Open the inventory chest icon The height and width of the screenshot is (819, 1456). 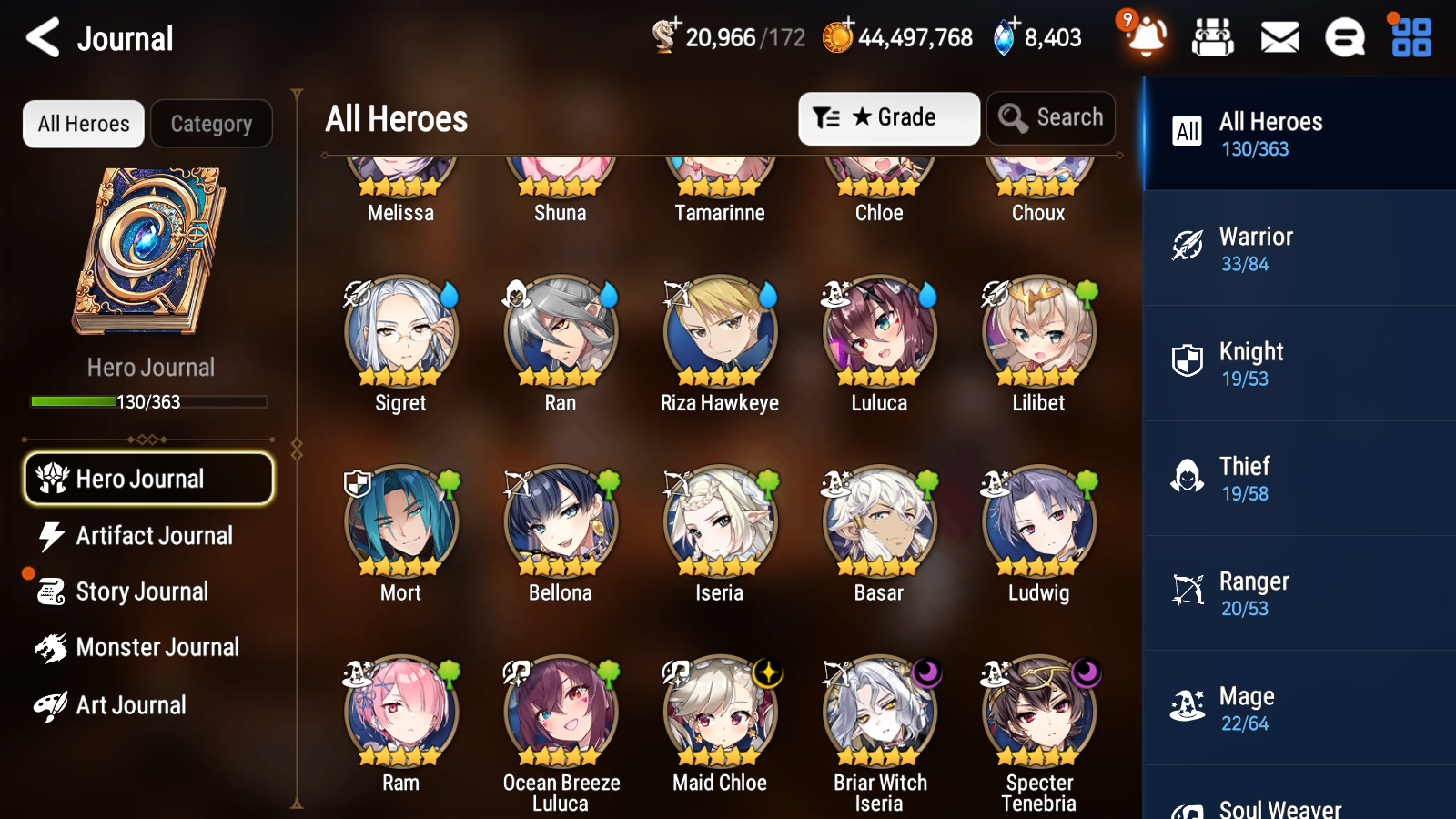pos(1213,37)
